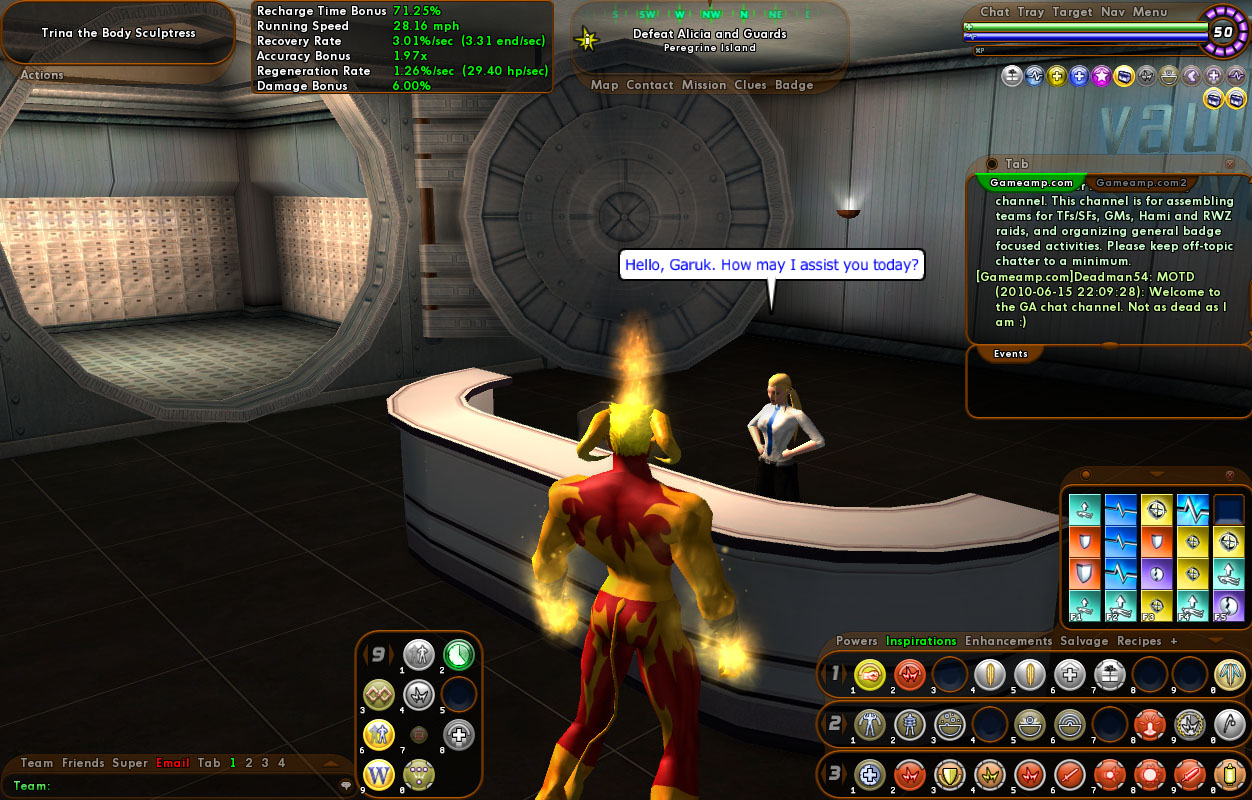This screenshot has width=1252, height=800.
Task: Activate the yellow W power icon
Action: [x=379, y=773]
